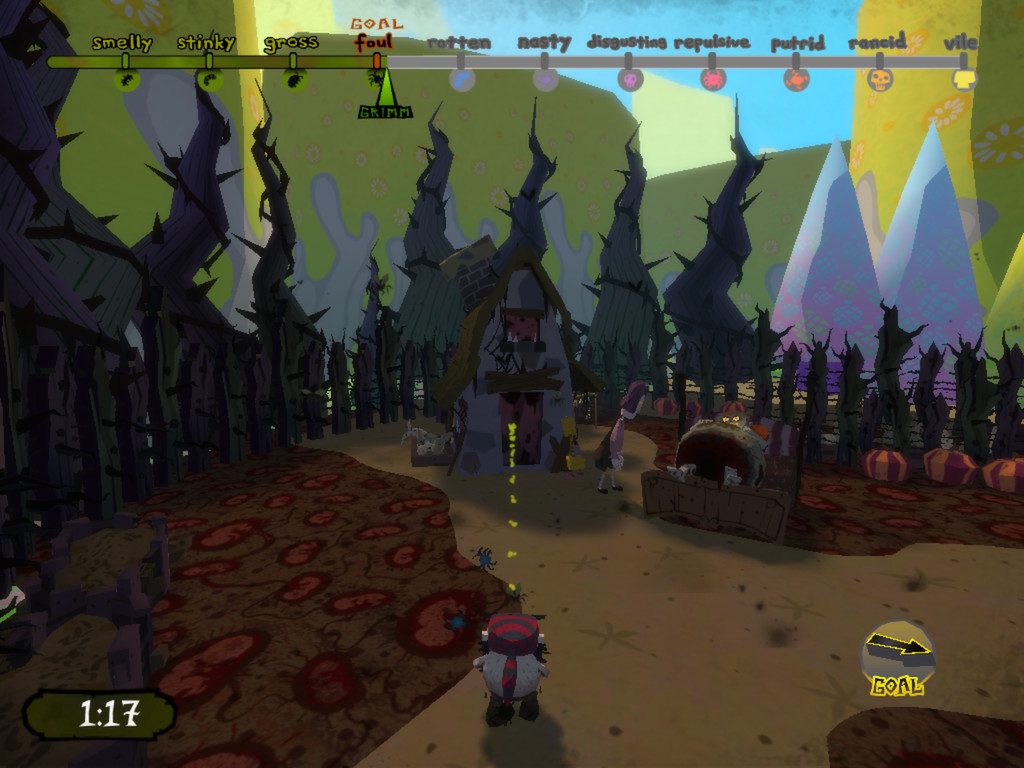Select the stinky level marker
The width and height of the screenshot is (1024, 768).
pos(209,77)
